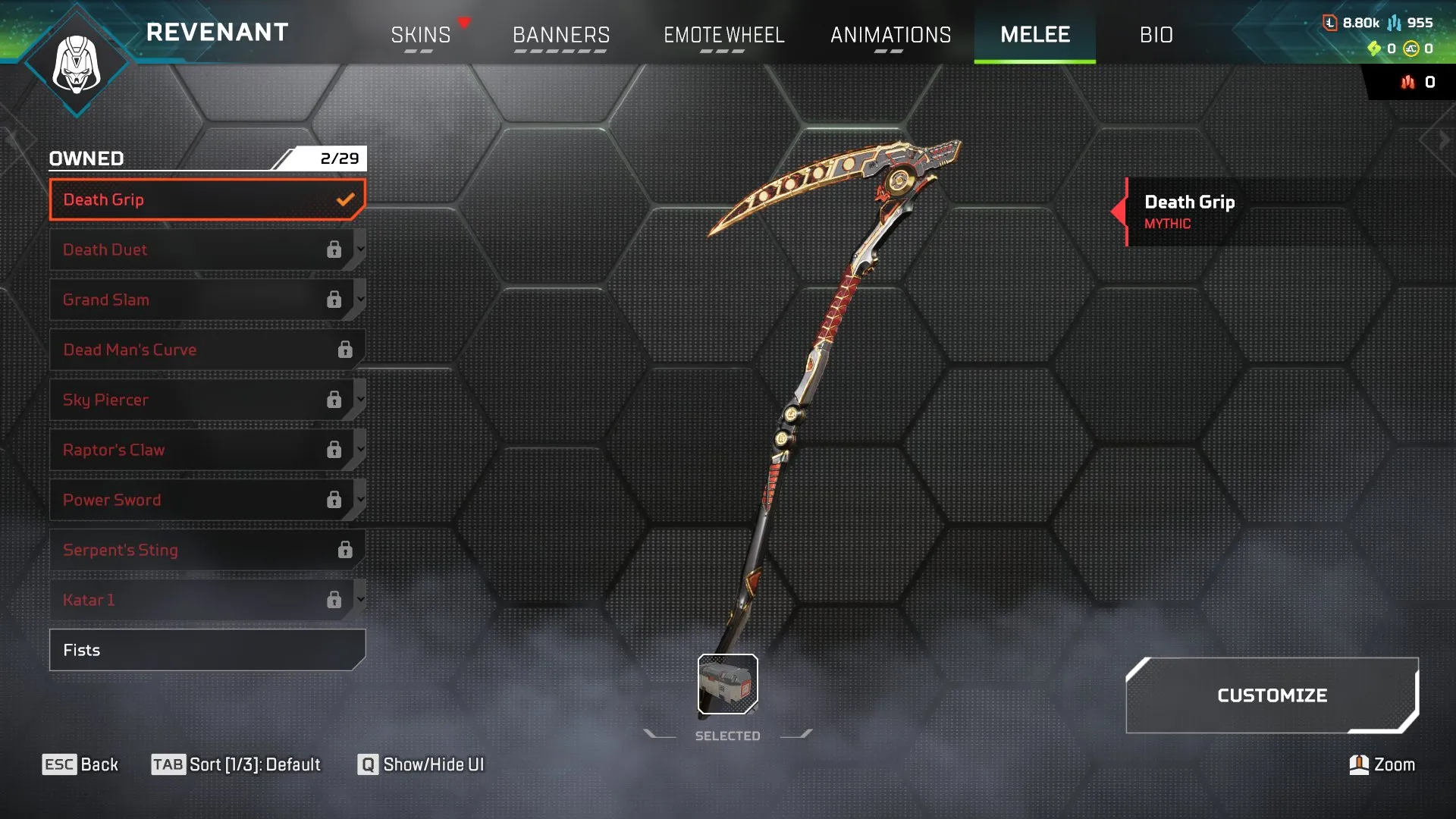Open the Katar 1 dropdown arrow

[x=360, y=600]
